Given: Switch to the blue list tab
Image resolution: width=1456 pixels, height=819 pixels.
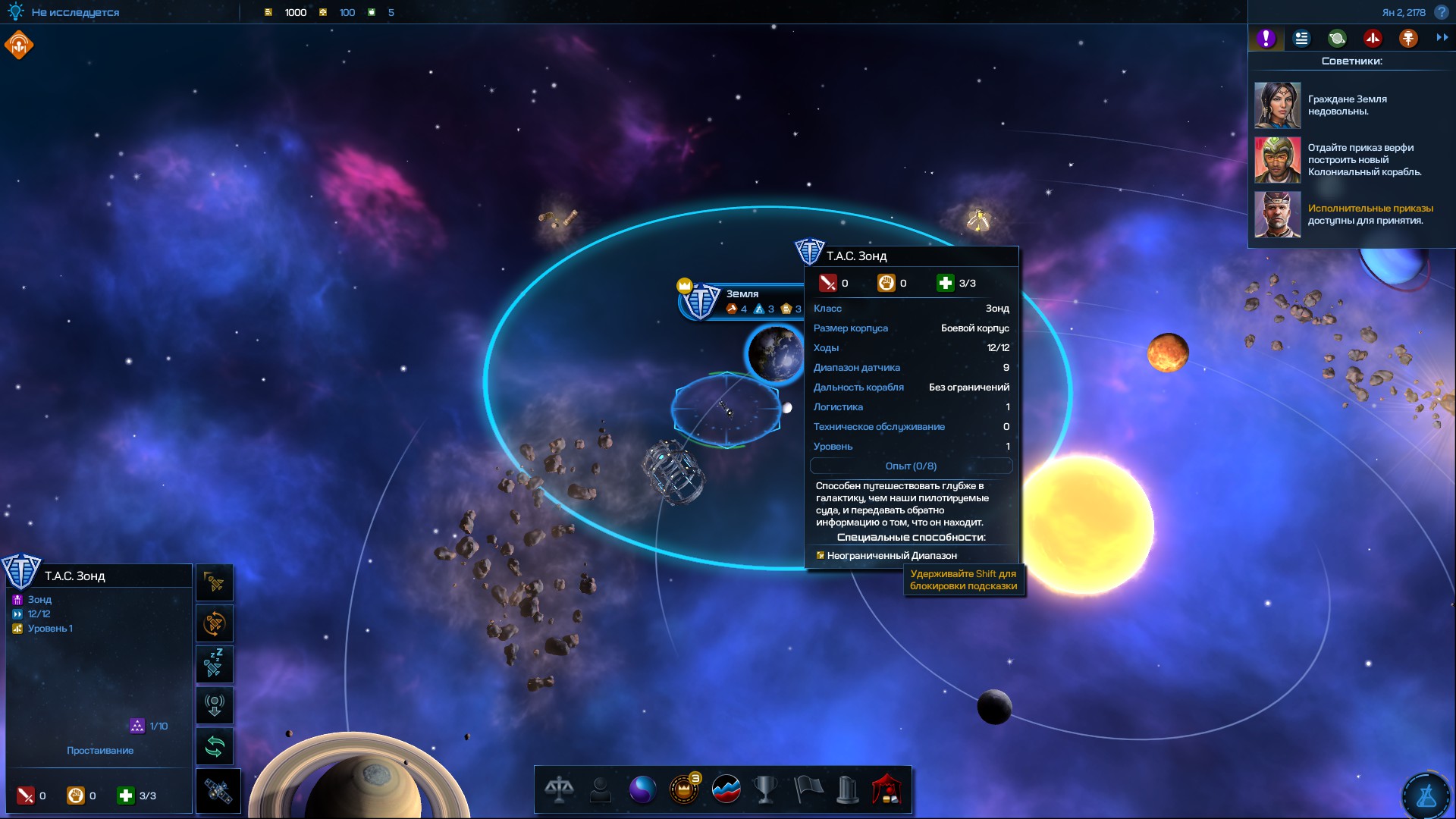Looking at the screenshot, I should pyautogui.click(x=1301, y=38).
